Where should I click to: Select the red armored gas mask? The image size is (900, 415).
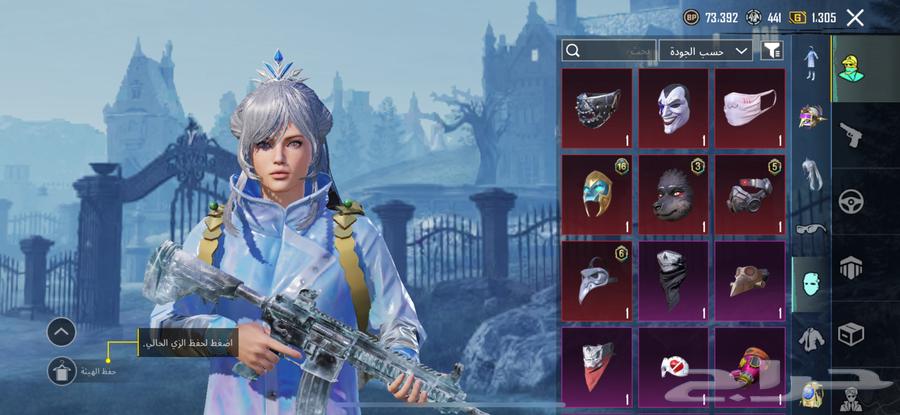(750, 194)
